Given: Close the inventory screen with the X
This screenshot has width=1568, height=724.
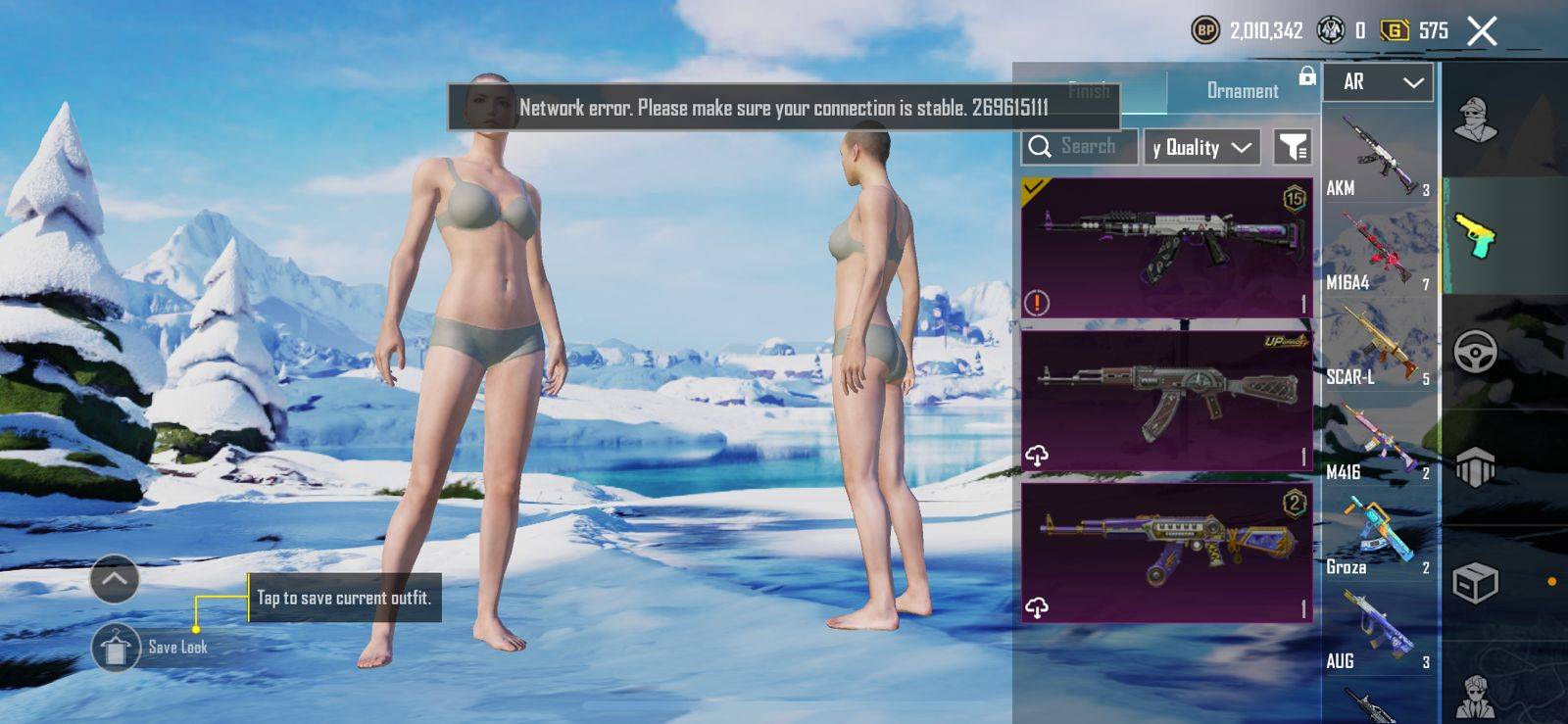Looking at the screenshot, I should [1482, 31].
